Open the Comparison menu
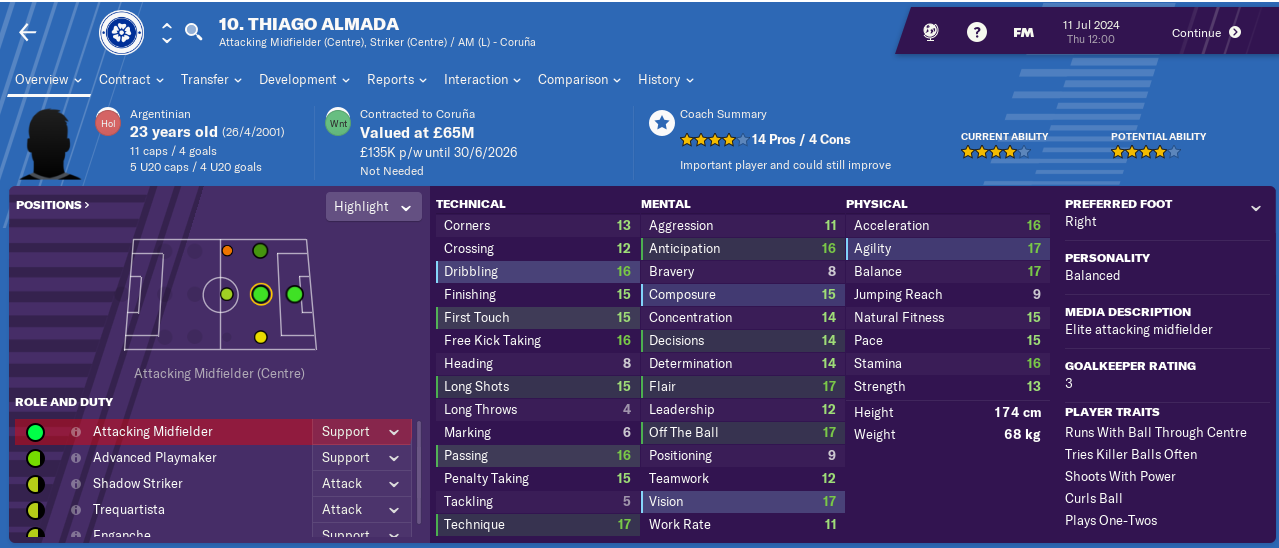Screen dimensions: 1279x548 (579, 80)
